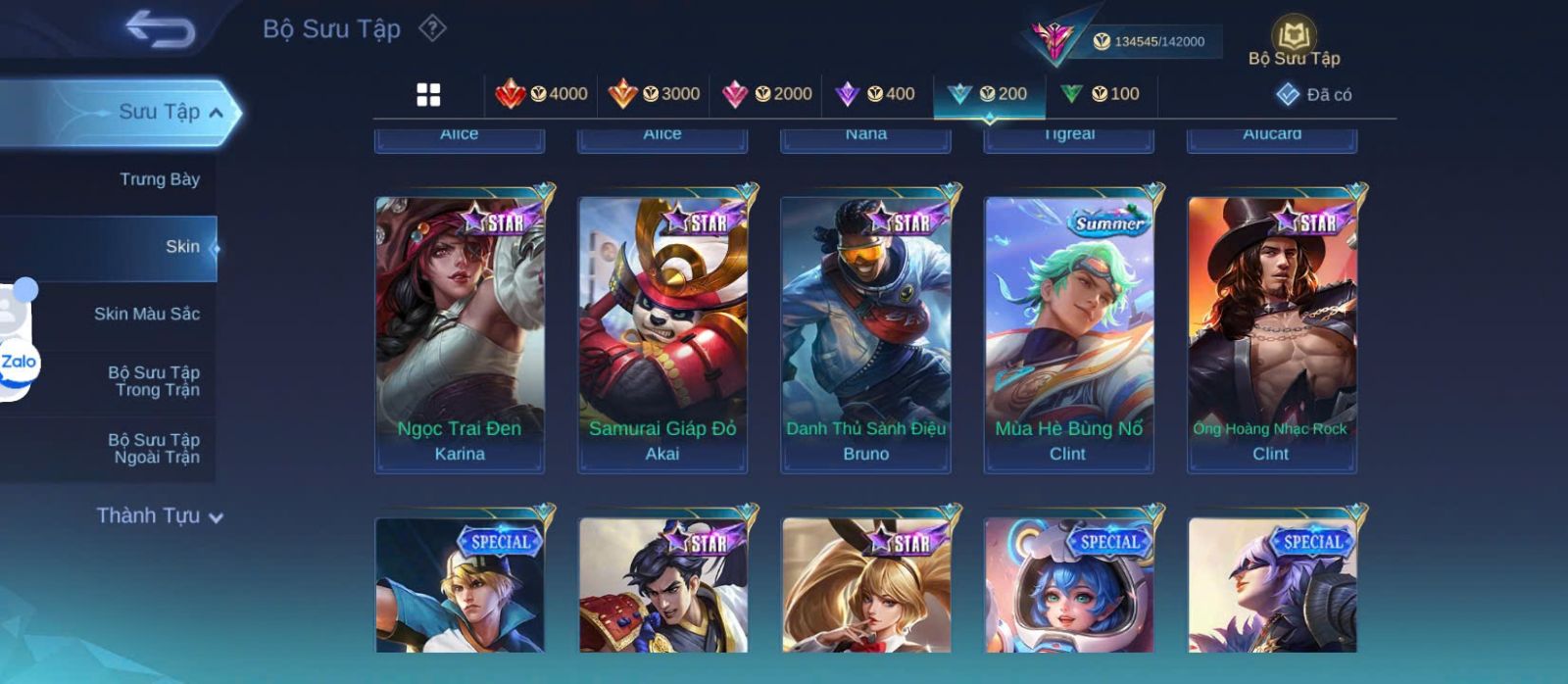Open the collection help question mark
This screenshot has width=1568, height=684.
432,28
